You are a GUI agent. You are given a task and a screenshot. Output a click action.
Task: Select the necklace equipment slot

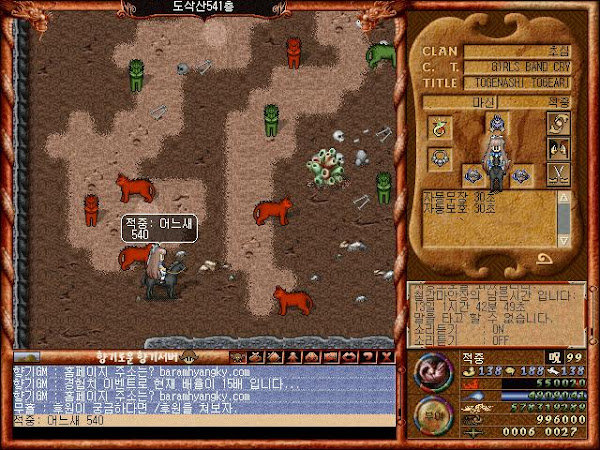(438, 157)
